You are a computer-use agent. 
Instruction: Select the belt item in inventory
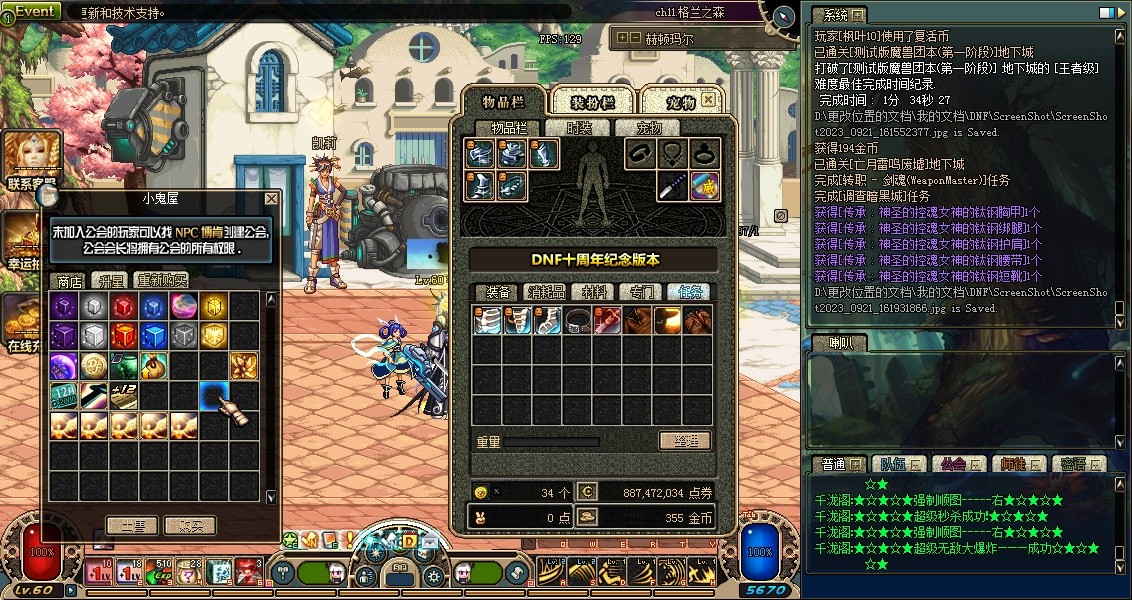coord(577,321)
